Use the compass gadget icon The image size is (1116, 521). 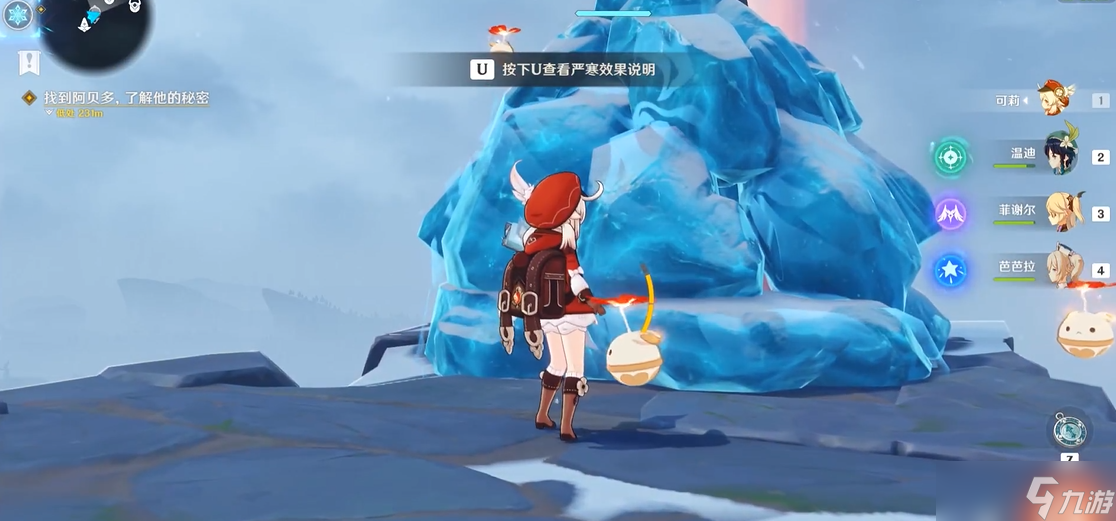[x=1068, y=431]
